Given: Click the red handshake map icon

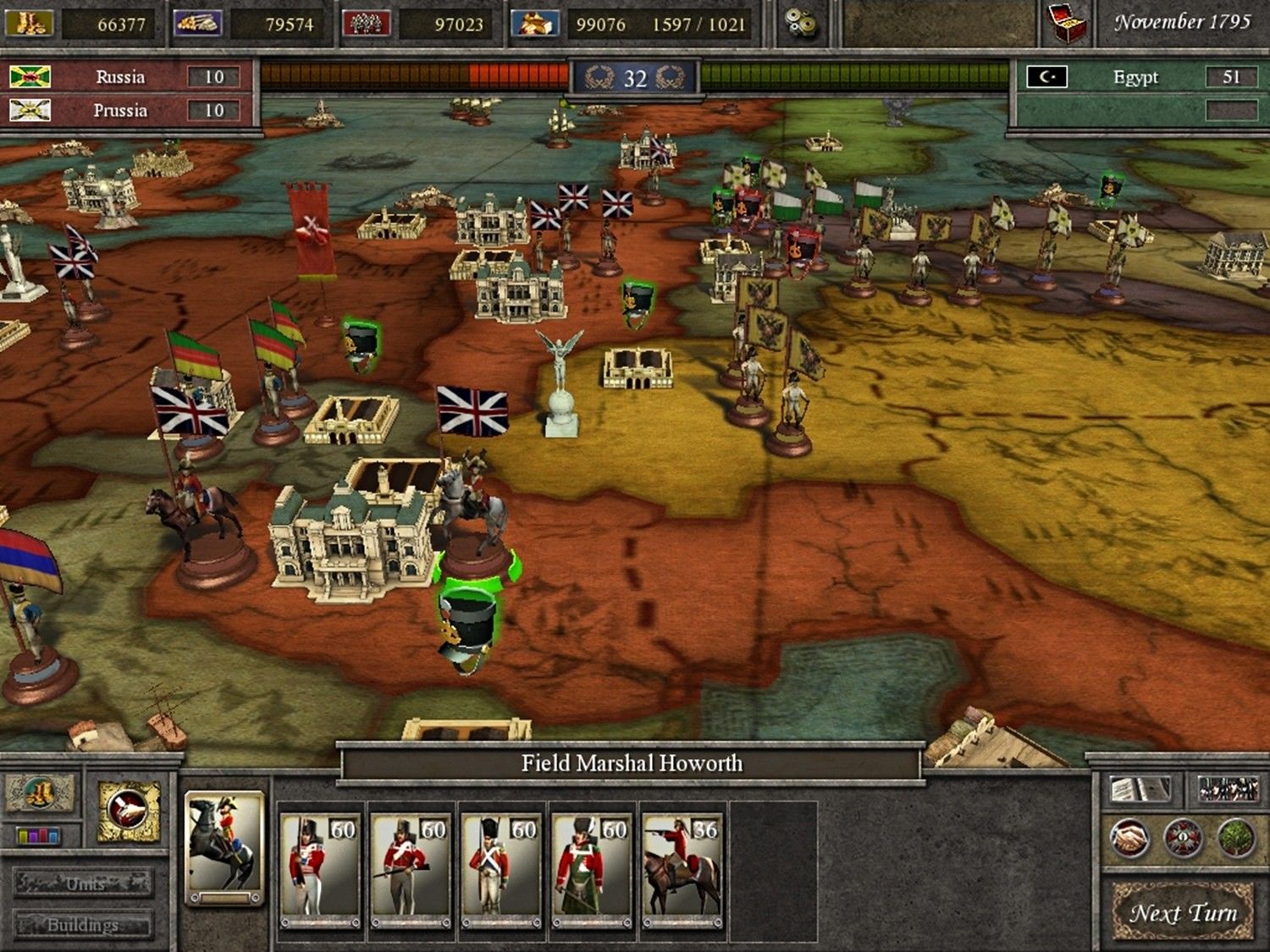Looking at the screenshot, I should tap(128, 812).
